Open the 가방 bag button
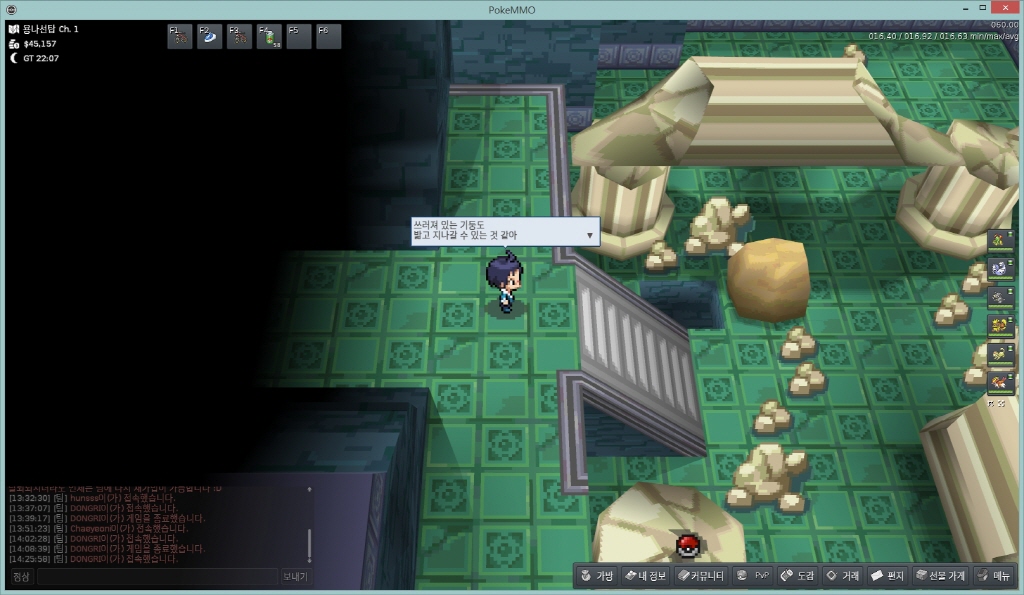The width and height of the screenshot is (1024, 595). [595, 576]
